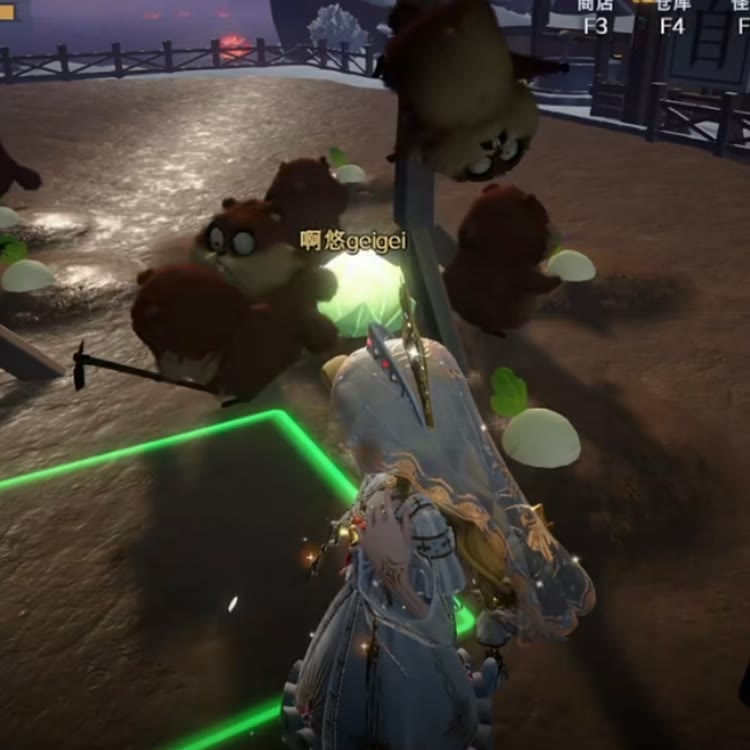Screen dimensions: 750x750
Task: Open the 商店 shop menu
Action: click(595, 16)
